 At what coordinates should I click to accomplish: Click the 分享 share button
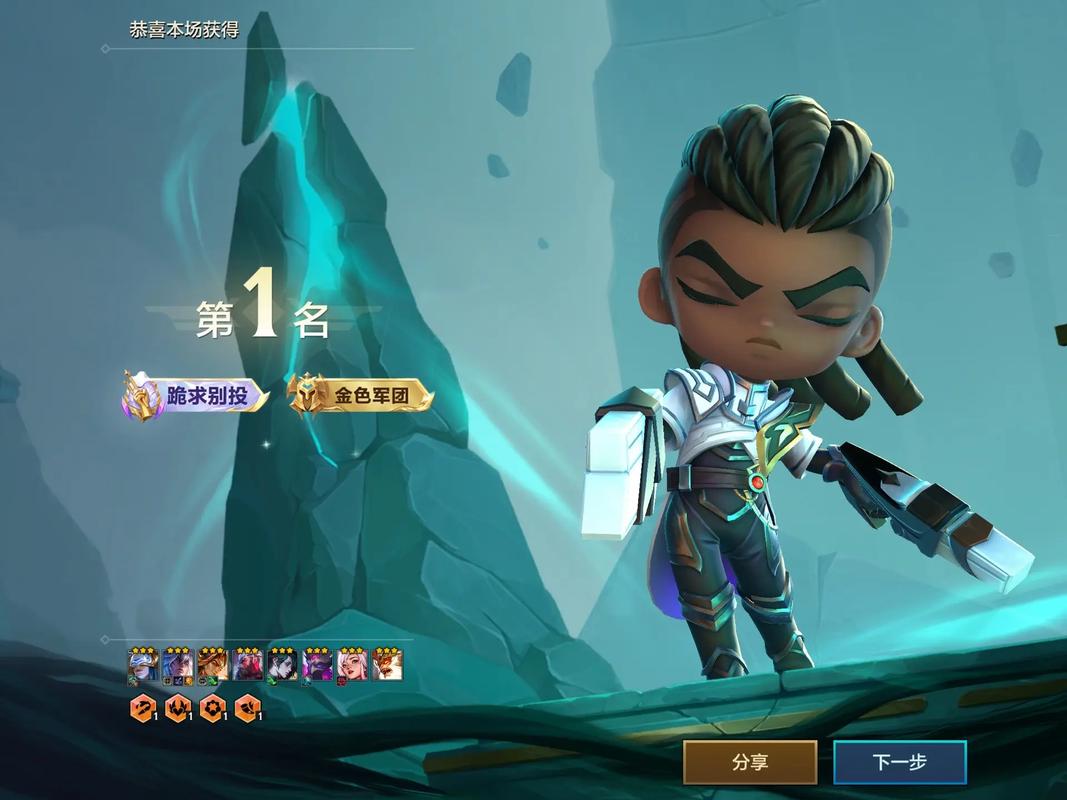click(750, 762)
